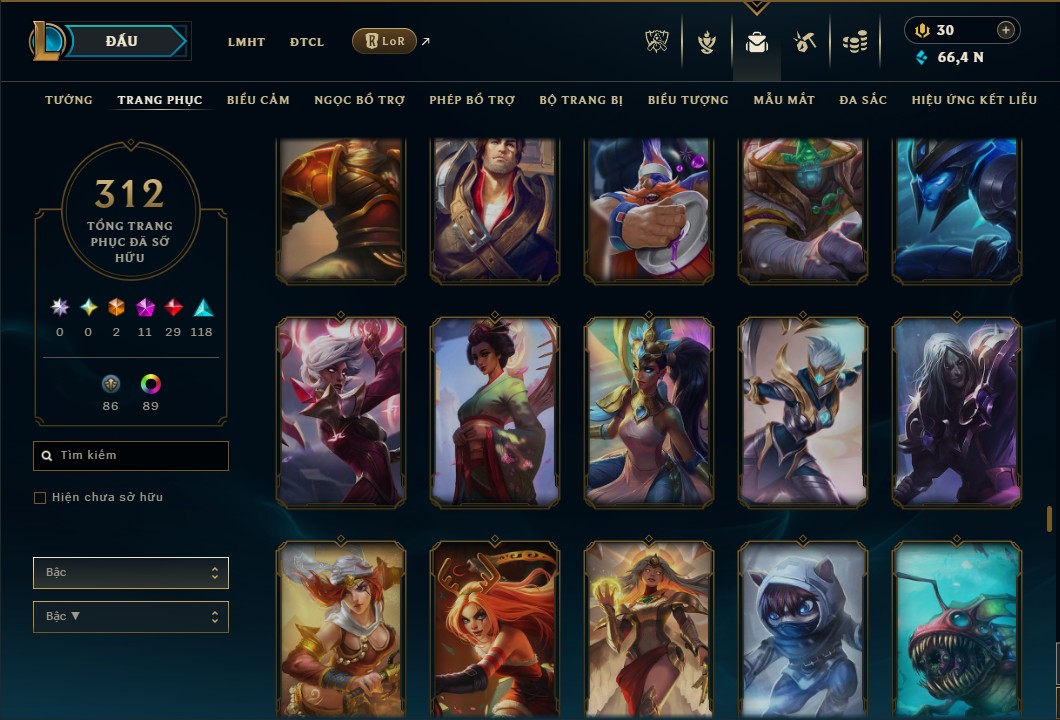
Task: Click the plus button to buy RP
Action: click(x=1005, y=30)
